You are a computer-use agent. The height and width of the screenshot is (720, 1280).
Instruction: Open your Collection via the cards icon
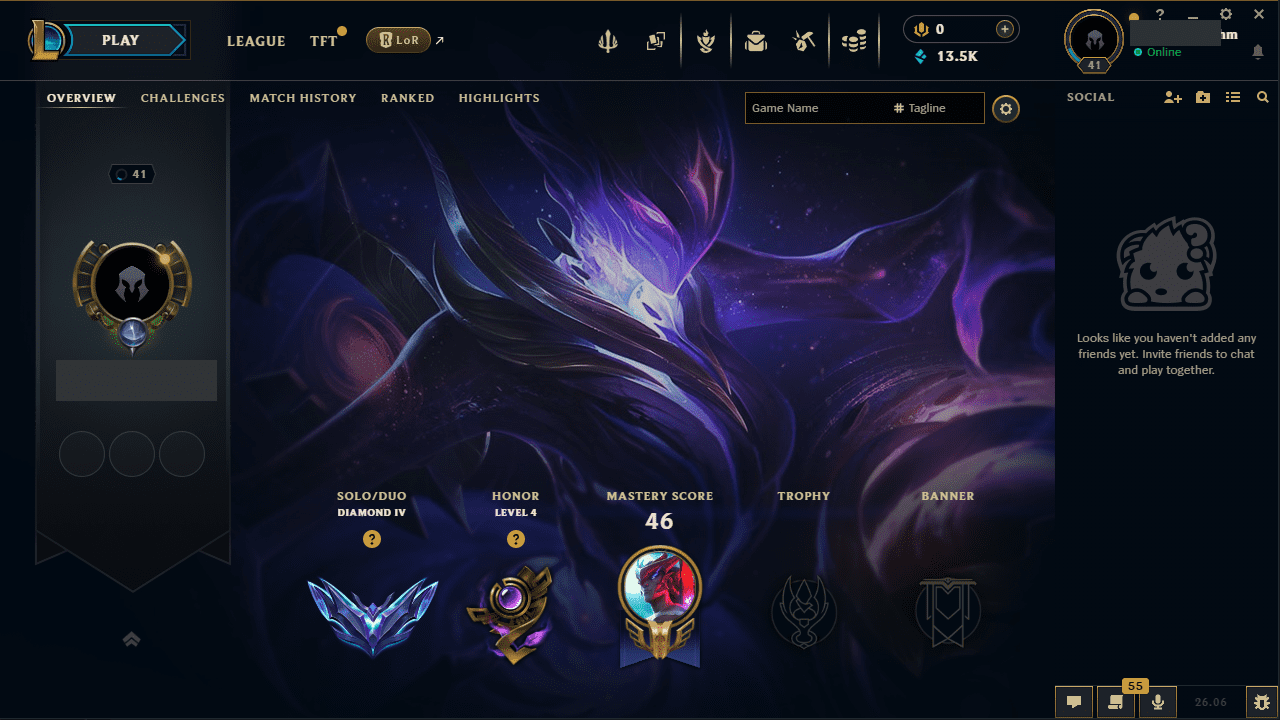[656, 41]
